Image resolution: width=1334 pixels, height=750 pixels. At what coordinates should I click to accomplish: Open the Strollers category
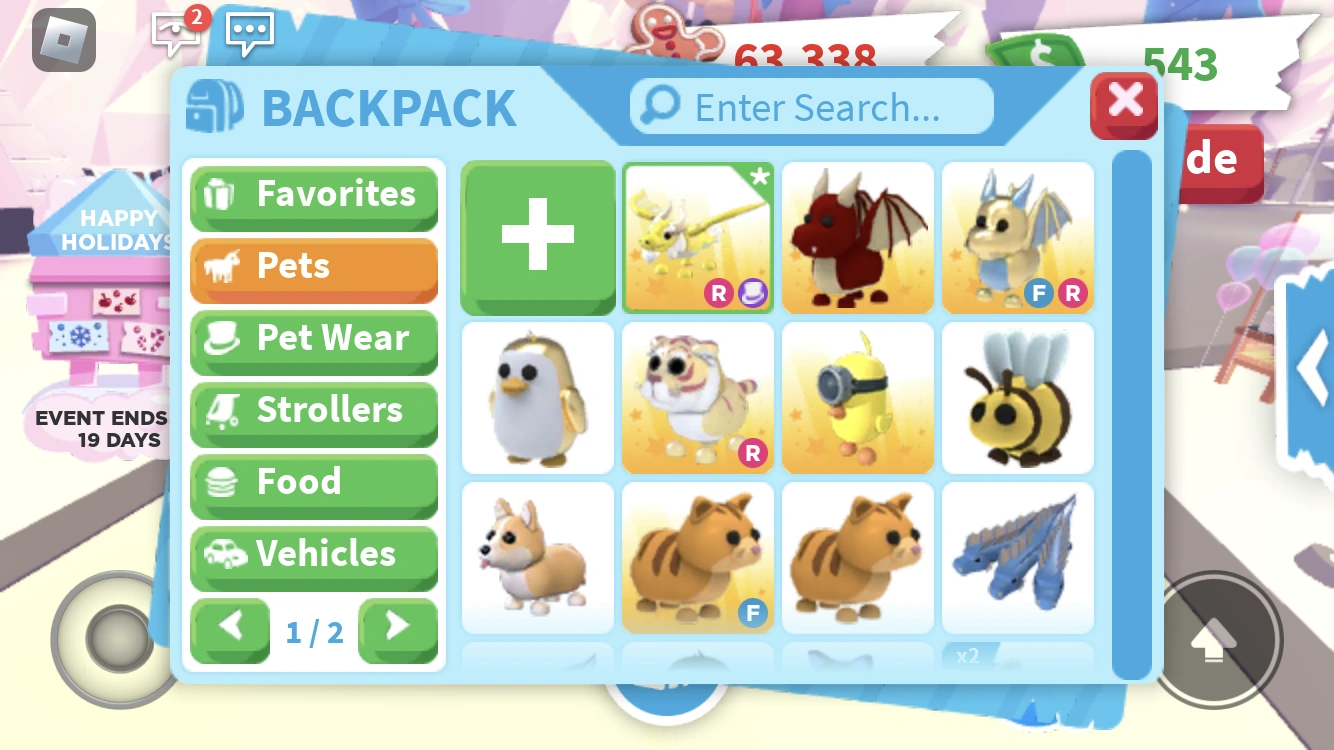point(314,412)
